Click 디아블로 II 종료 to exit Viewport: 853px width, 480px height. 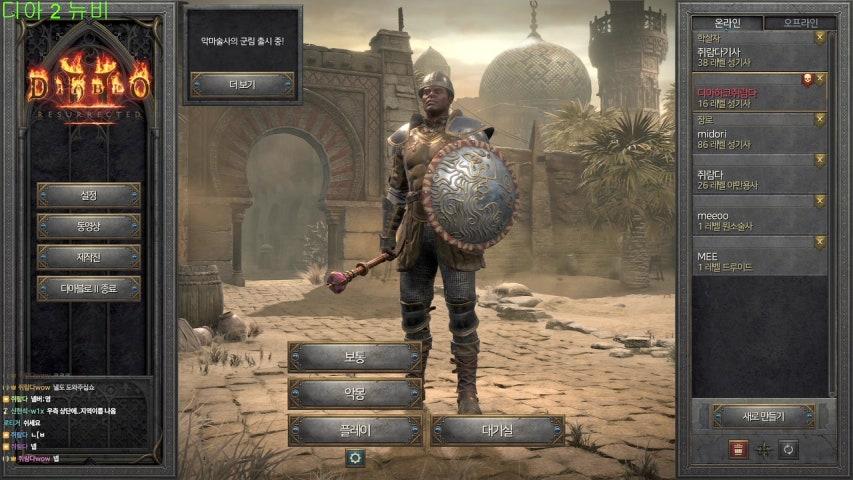coord(88,288)
